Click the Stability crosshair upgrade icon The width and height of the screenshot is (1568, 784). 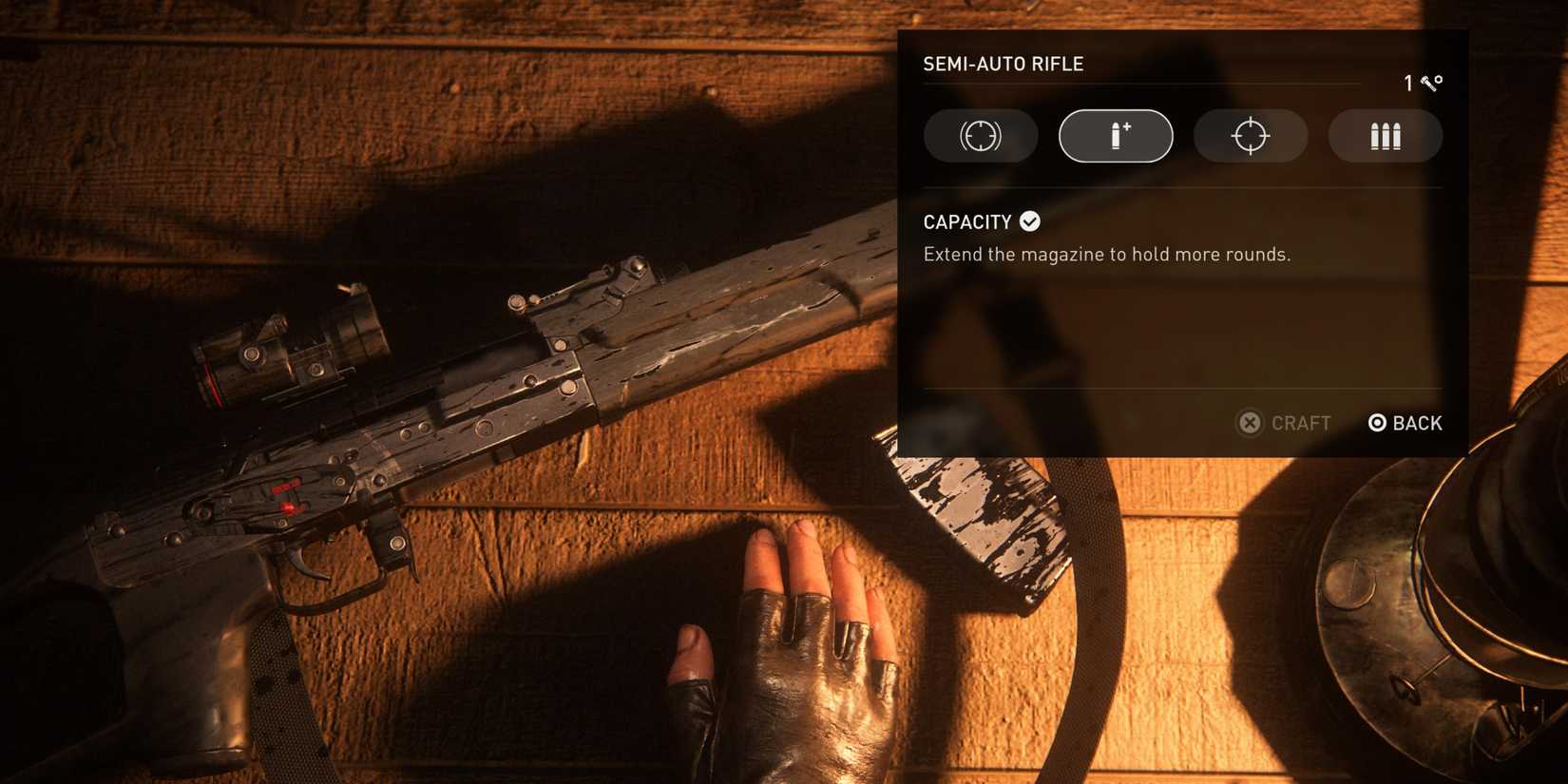point(1251,136)
